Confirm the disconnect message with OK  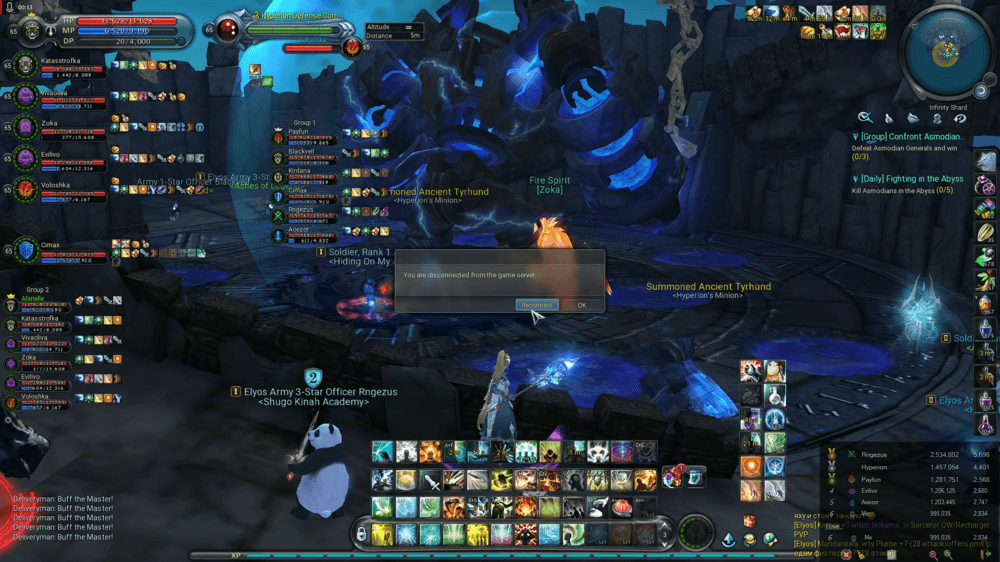coord(582,305)
